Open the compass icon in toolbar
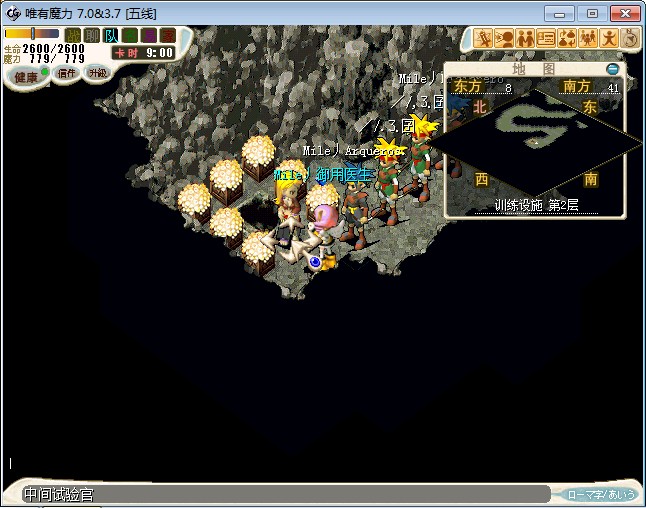The image size is (646, 508). (630, 38)
